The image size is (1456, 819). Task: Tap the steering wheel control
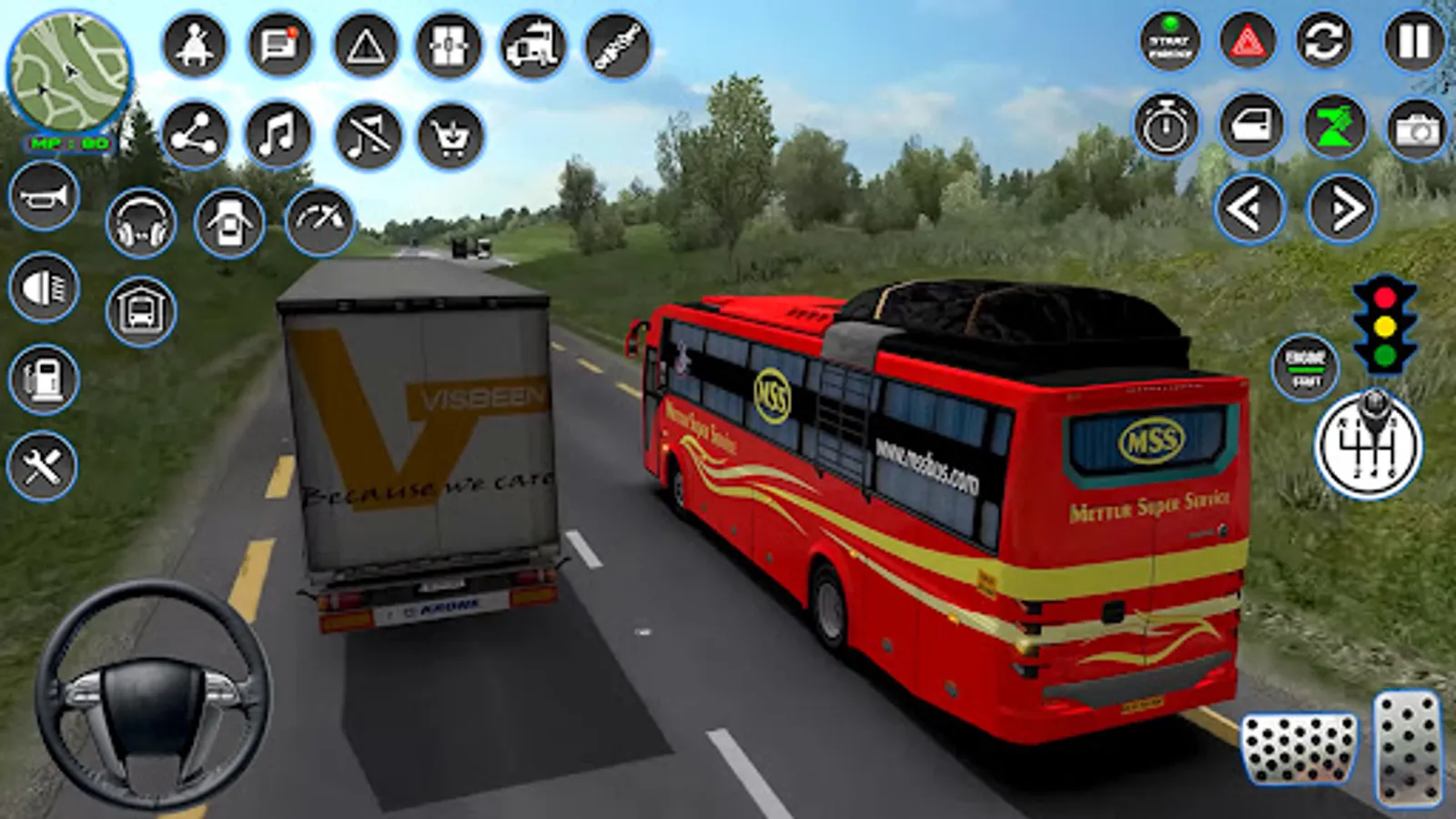[x=152, y=696]
